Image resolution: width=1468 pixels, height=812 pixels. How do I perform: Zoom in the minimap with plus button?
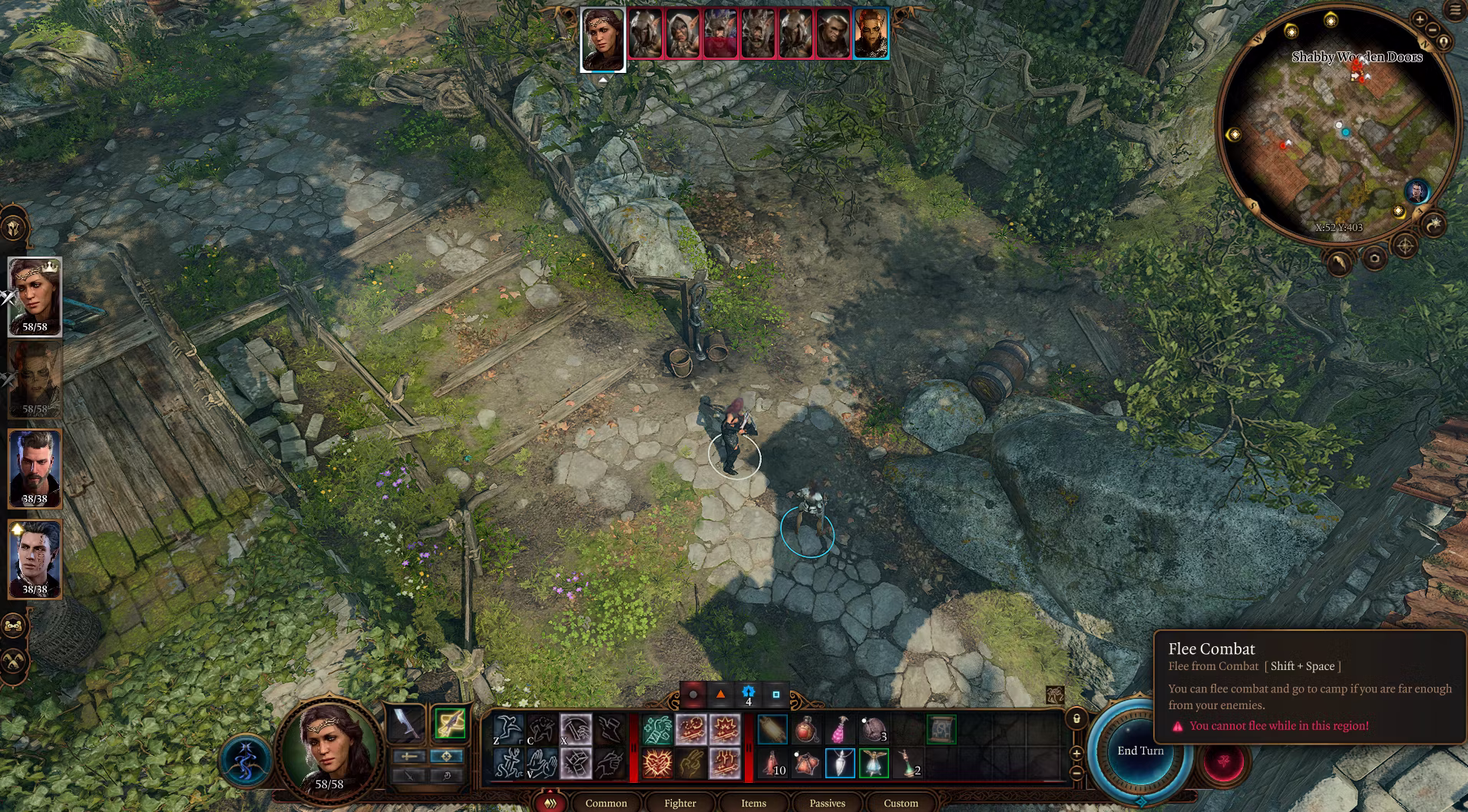(x=1420, y=20)
